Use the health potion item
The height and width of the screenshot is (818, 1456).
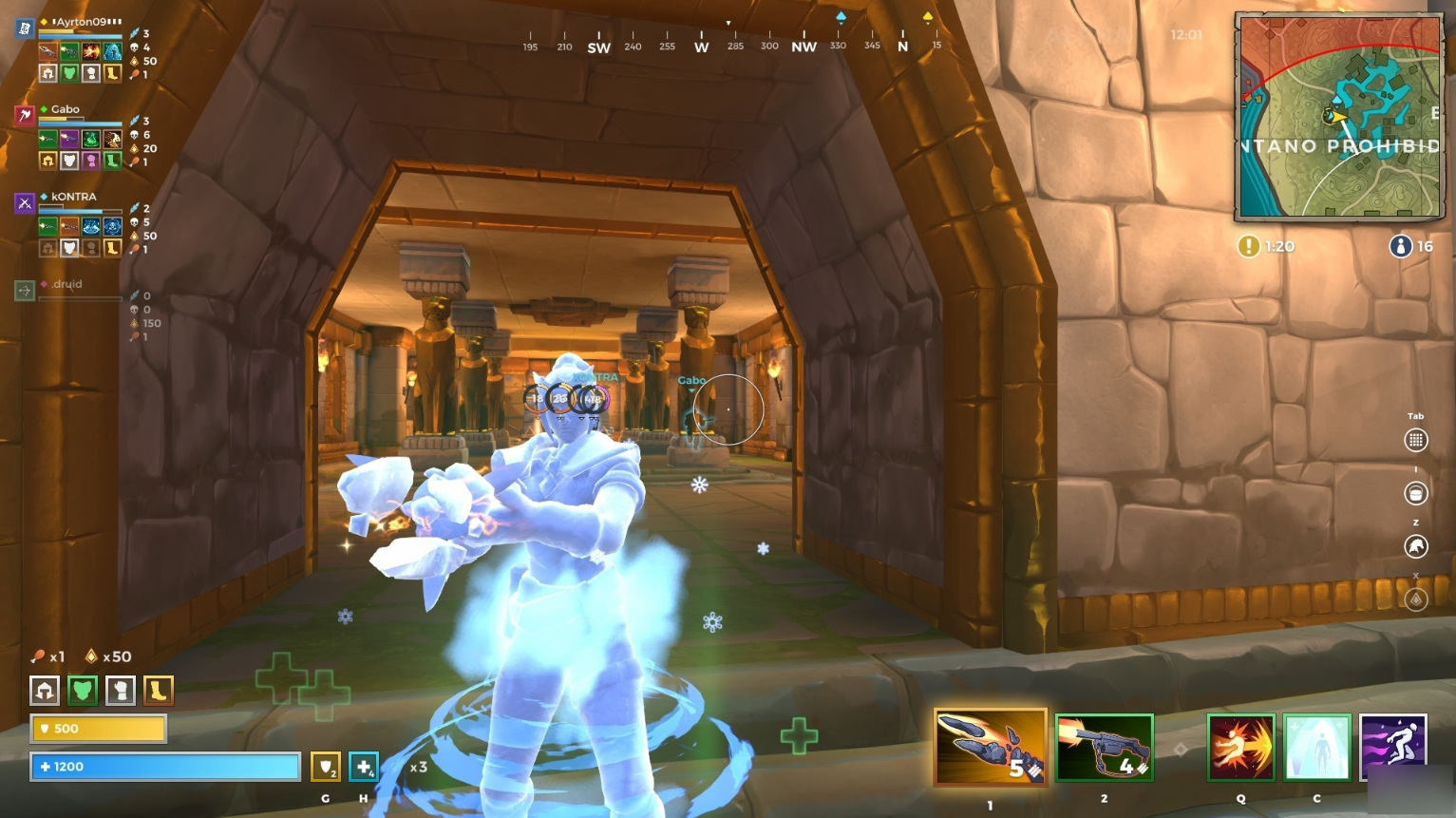(364, 766)
